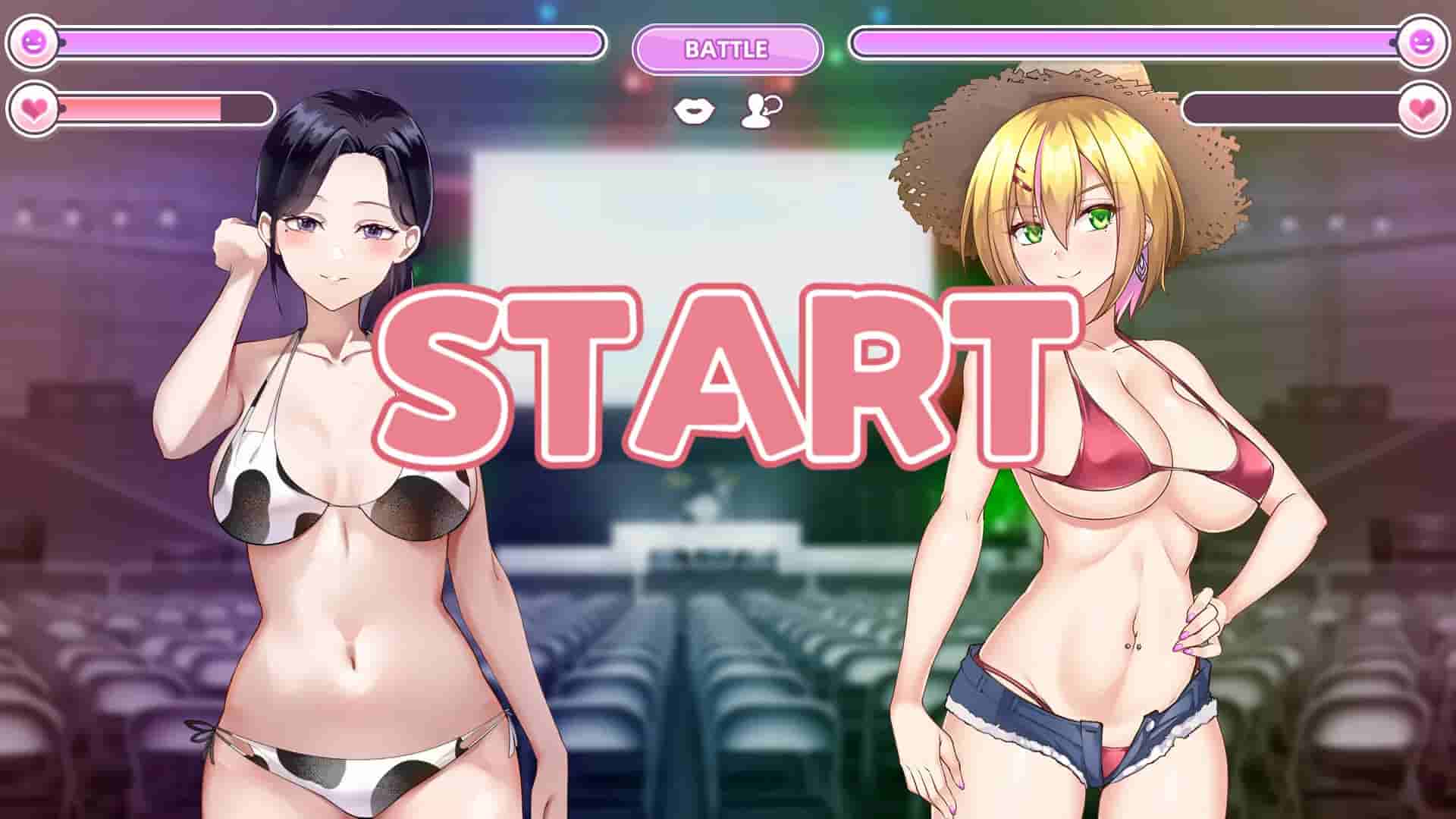Click the right opponent's smiley mood icon

(1423, 42)
